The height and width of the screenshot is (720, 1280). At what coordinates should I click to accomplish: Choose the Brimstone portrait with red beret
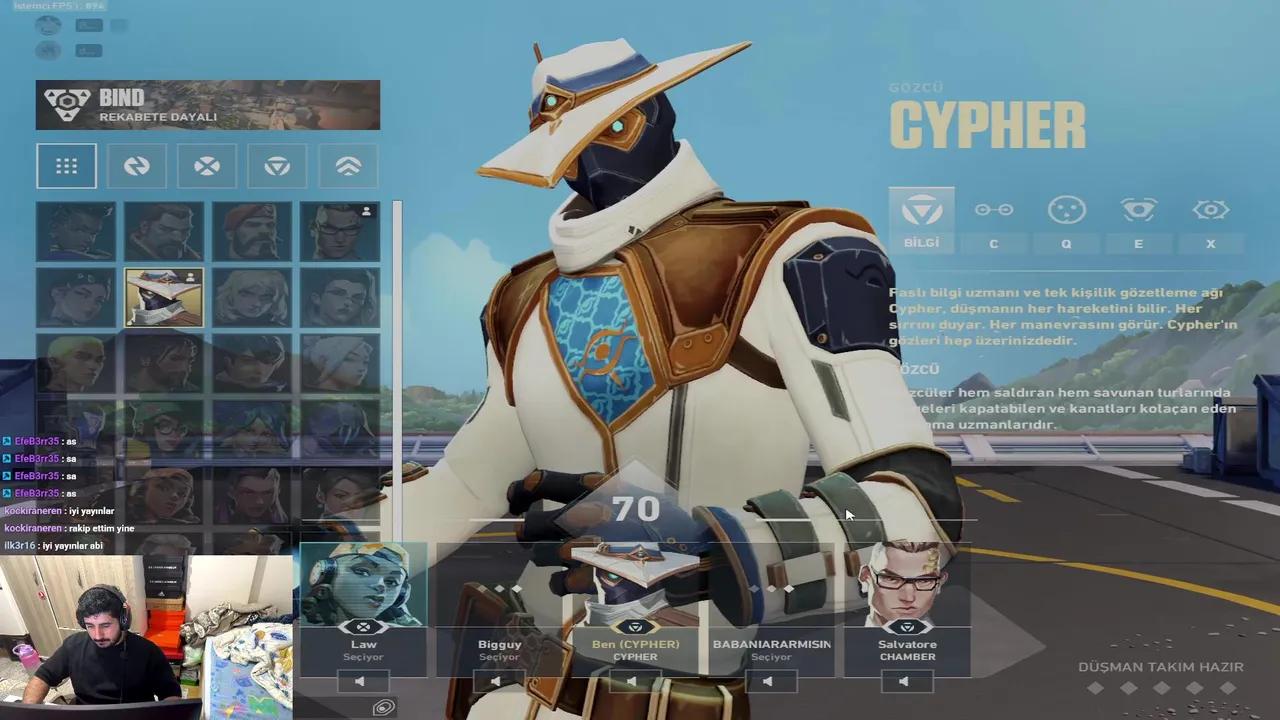pyautogui.click(x=252, y=231)
